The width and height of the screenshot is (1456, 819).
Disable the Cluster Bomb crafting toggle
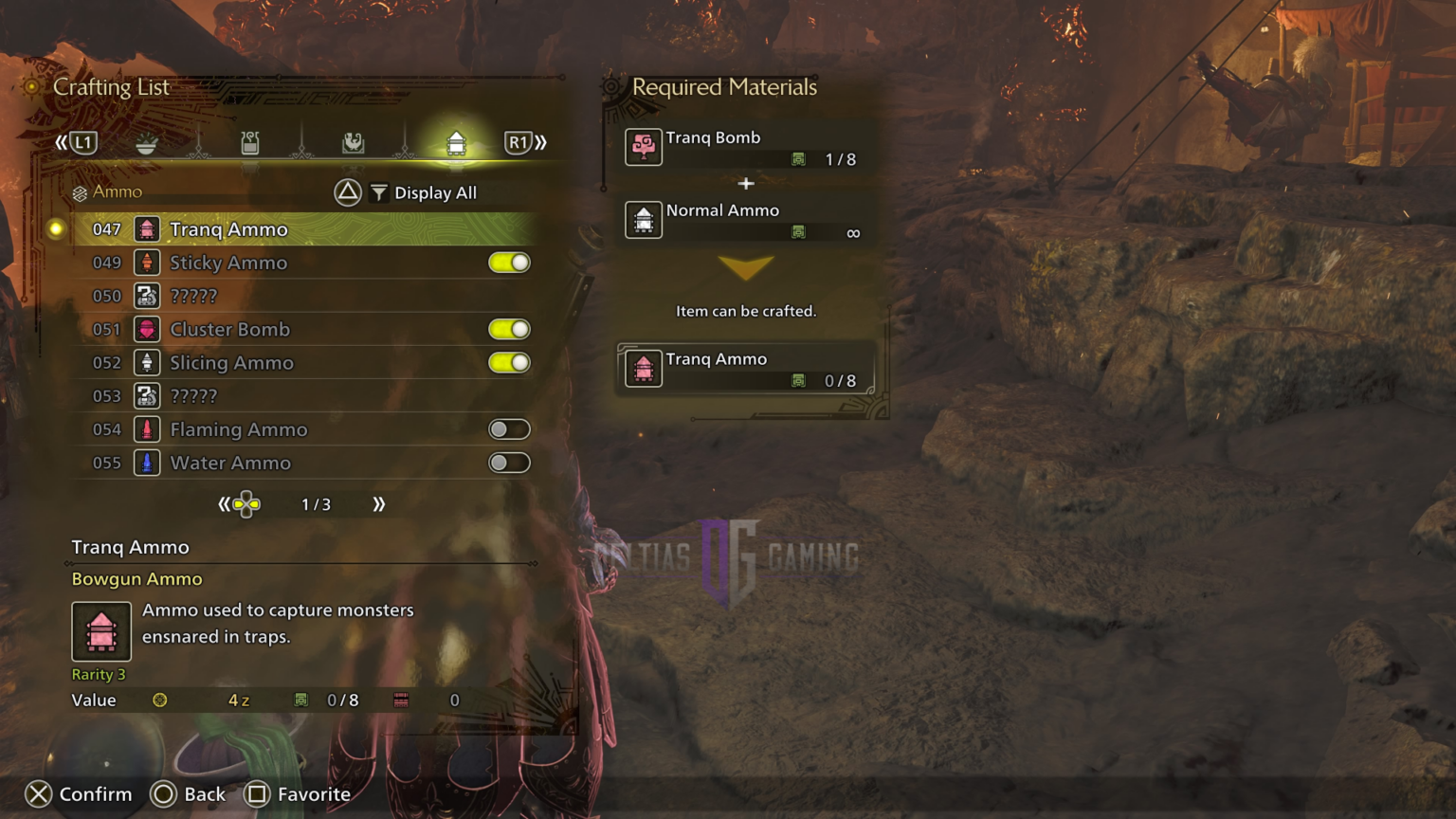509,329
